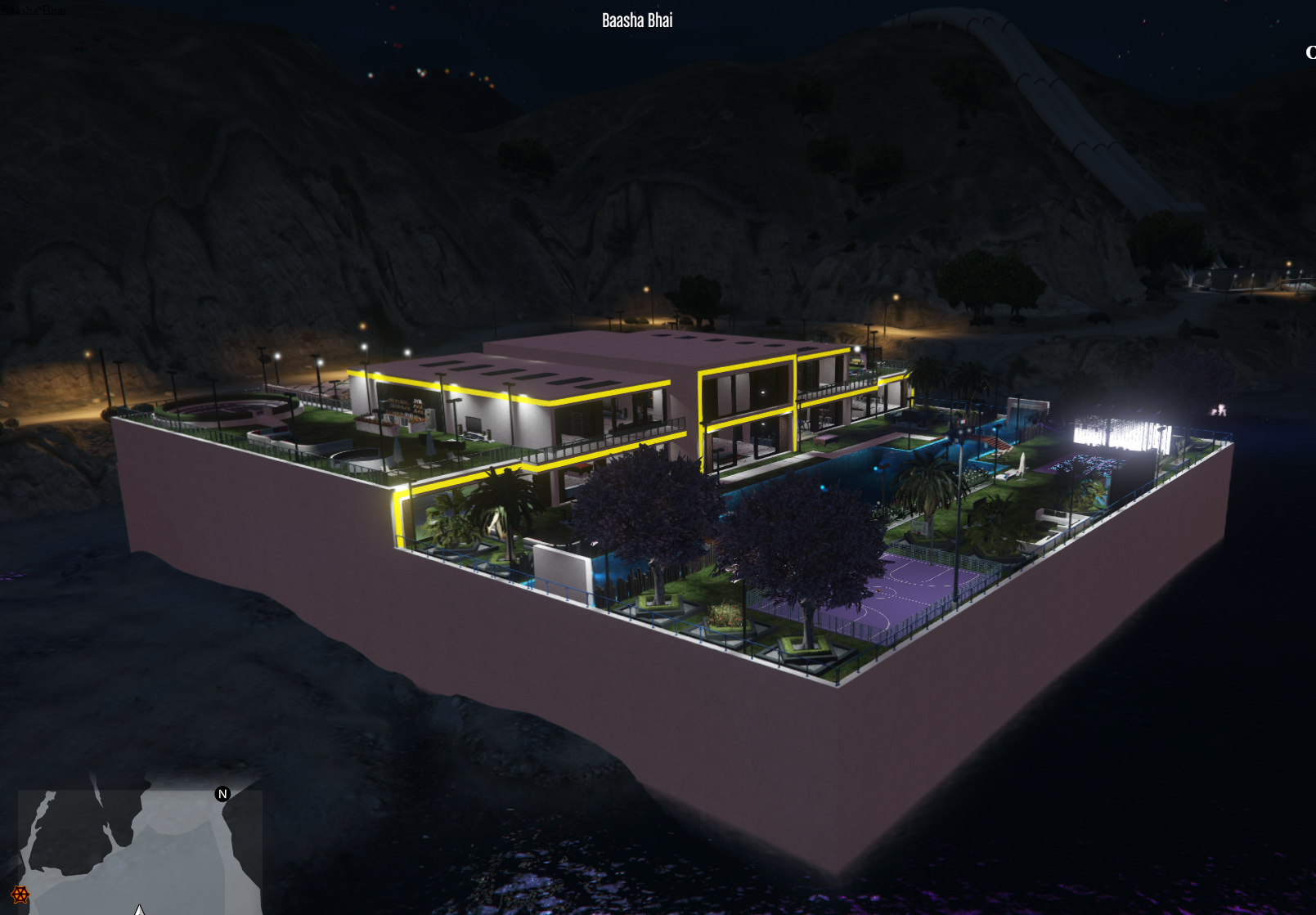This screenshot has height=915, width=1316.
Task: Select the north compass marker on the minimap
Action: [x=222, y=794]
